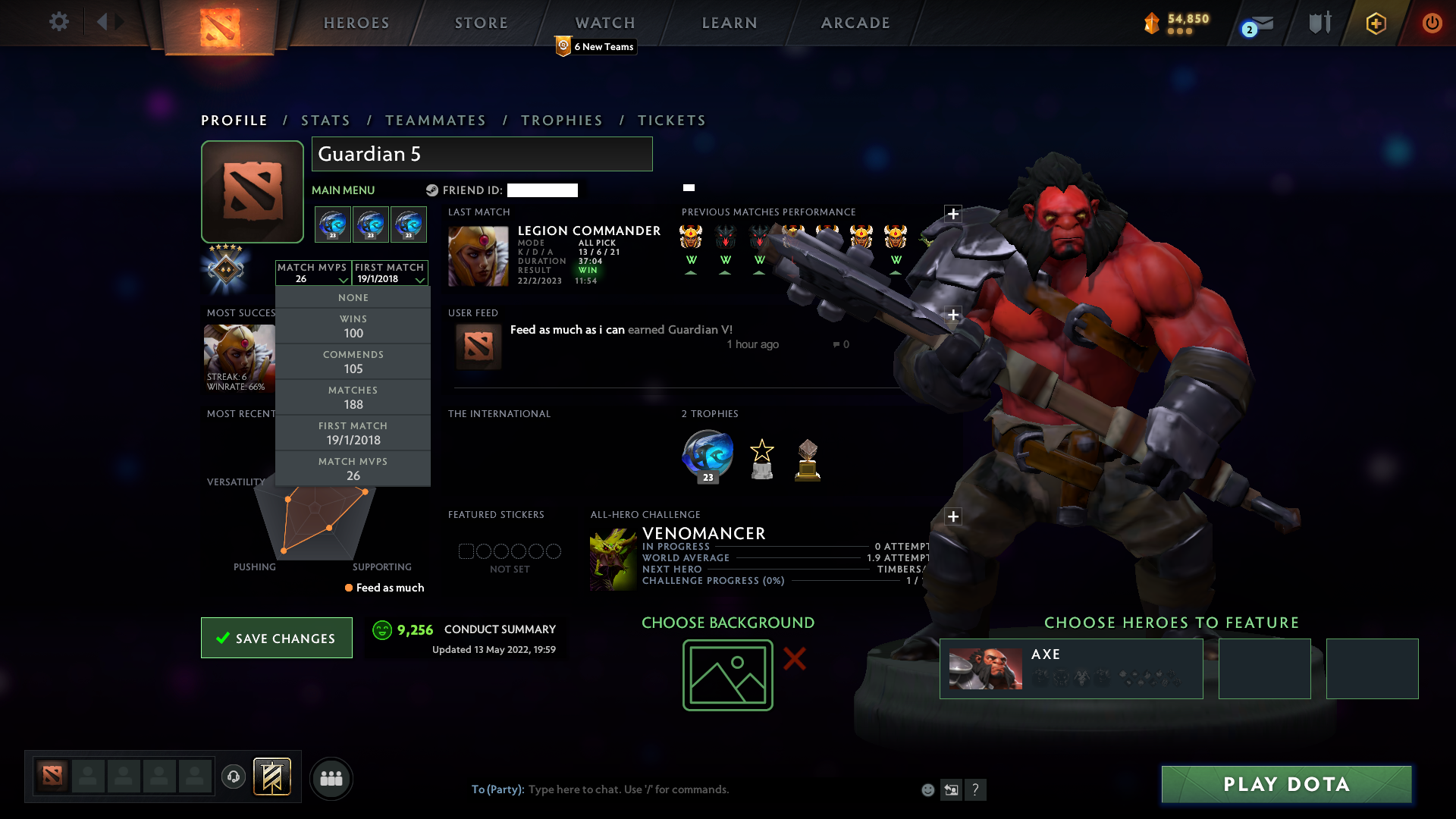Open the Armory shield and sword panel
1456x819 pixels.
coord(1318,23)
